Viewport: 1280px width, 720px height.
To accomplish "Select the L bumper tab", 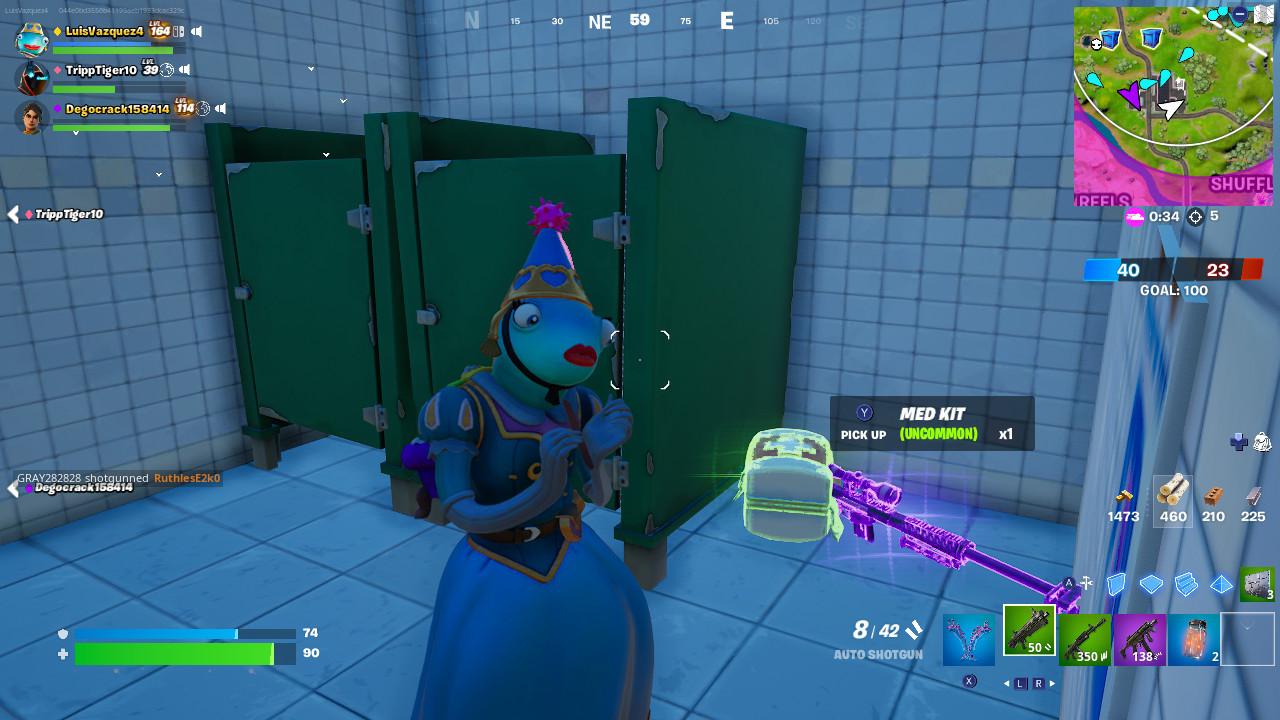I will tap(1019, 683).
